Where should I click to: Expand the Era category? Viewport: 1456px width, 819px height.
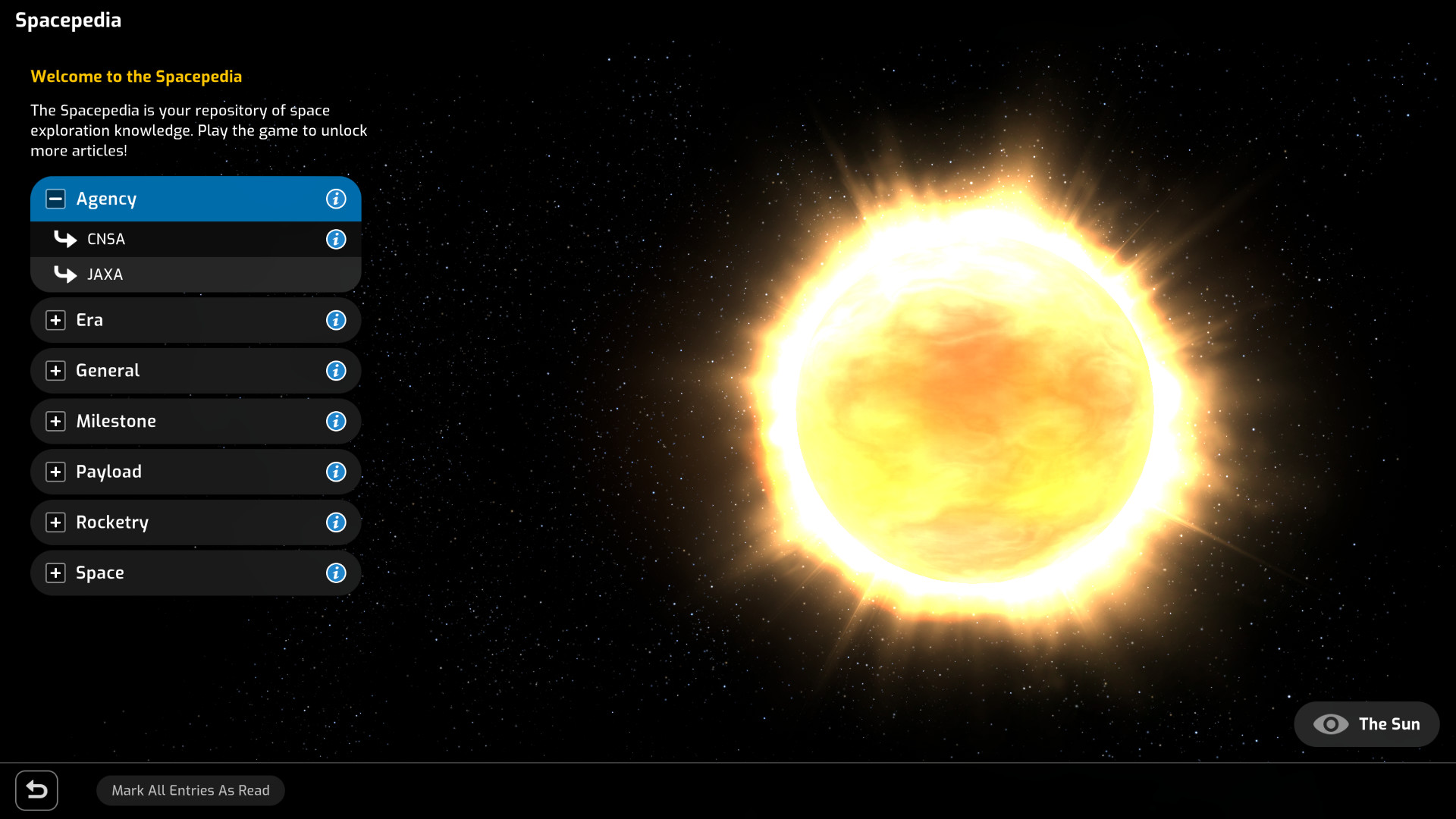55,320
